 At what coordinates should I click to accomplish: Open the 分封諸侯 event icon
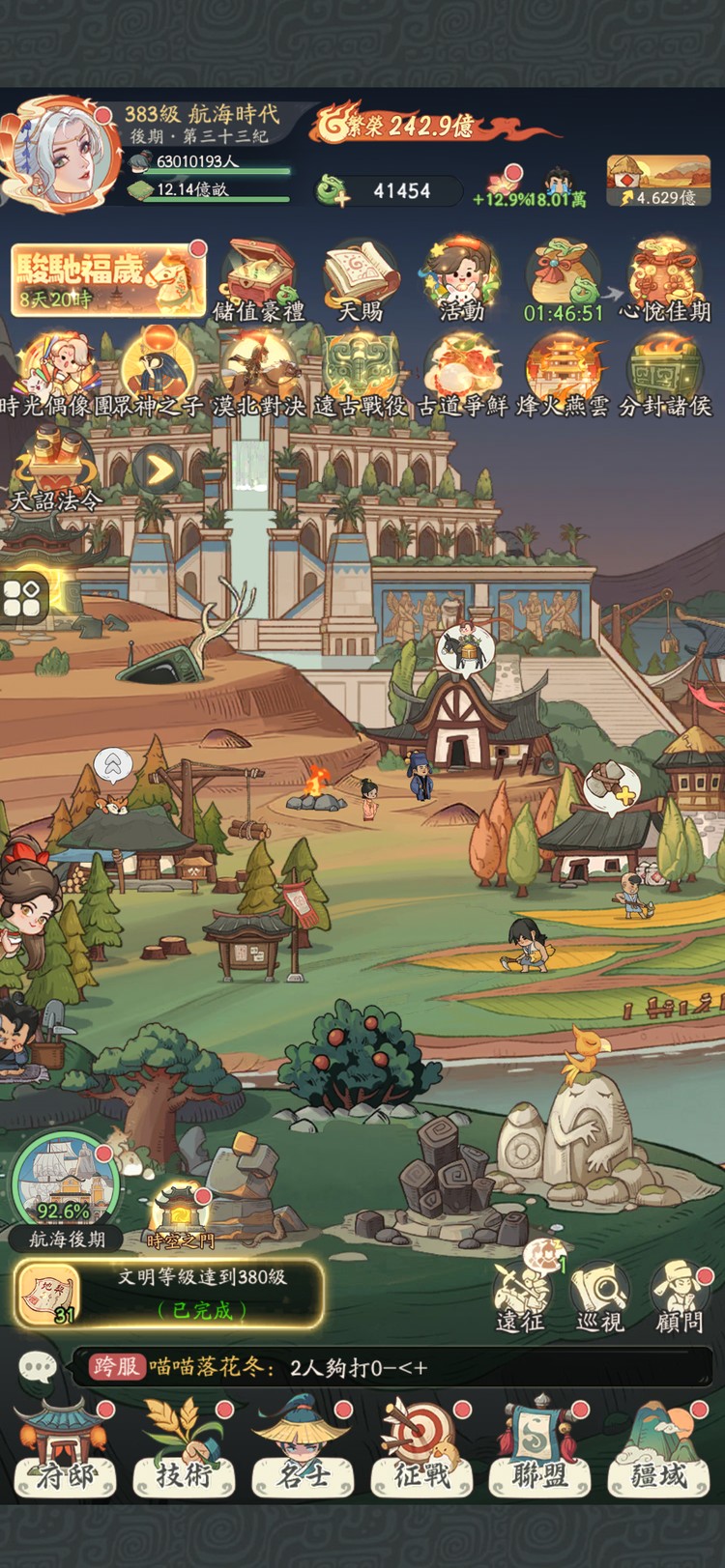664,374
